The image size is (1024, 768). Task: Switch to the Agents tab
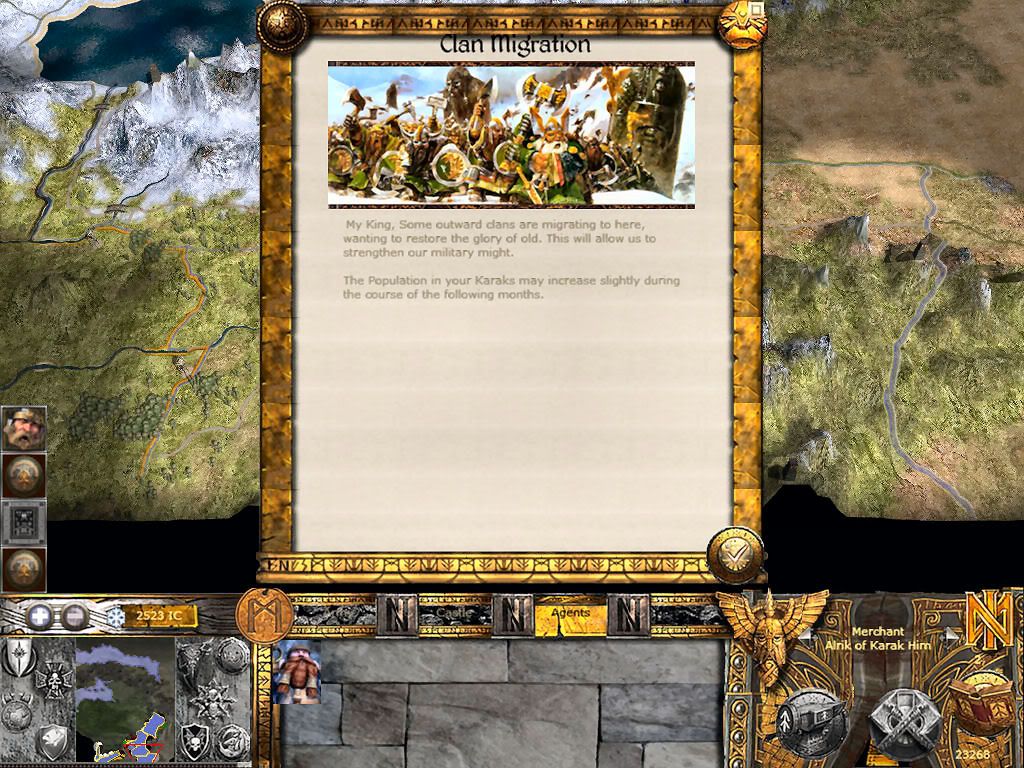point(570,614)
